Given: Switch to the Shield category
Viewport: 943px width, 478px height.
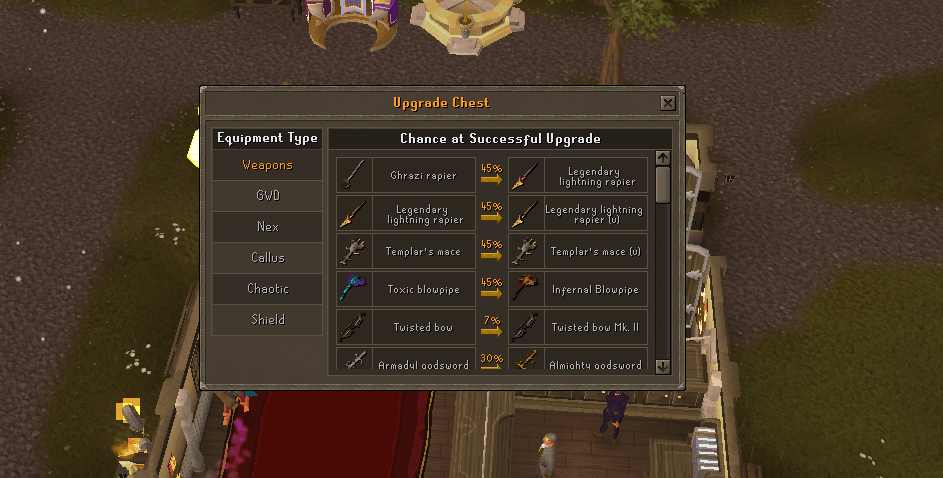Looking at the screenshot, I should pos(267,320).
